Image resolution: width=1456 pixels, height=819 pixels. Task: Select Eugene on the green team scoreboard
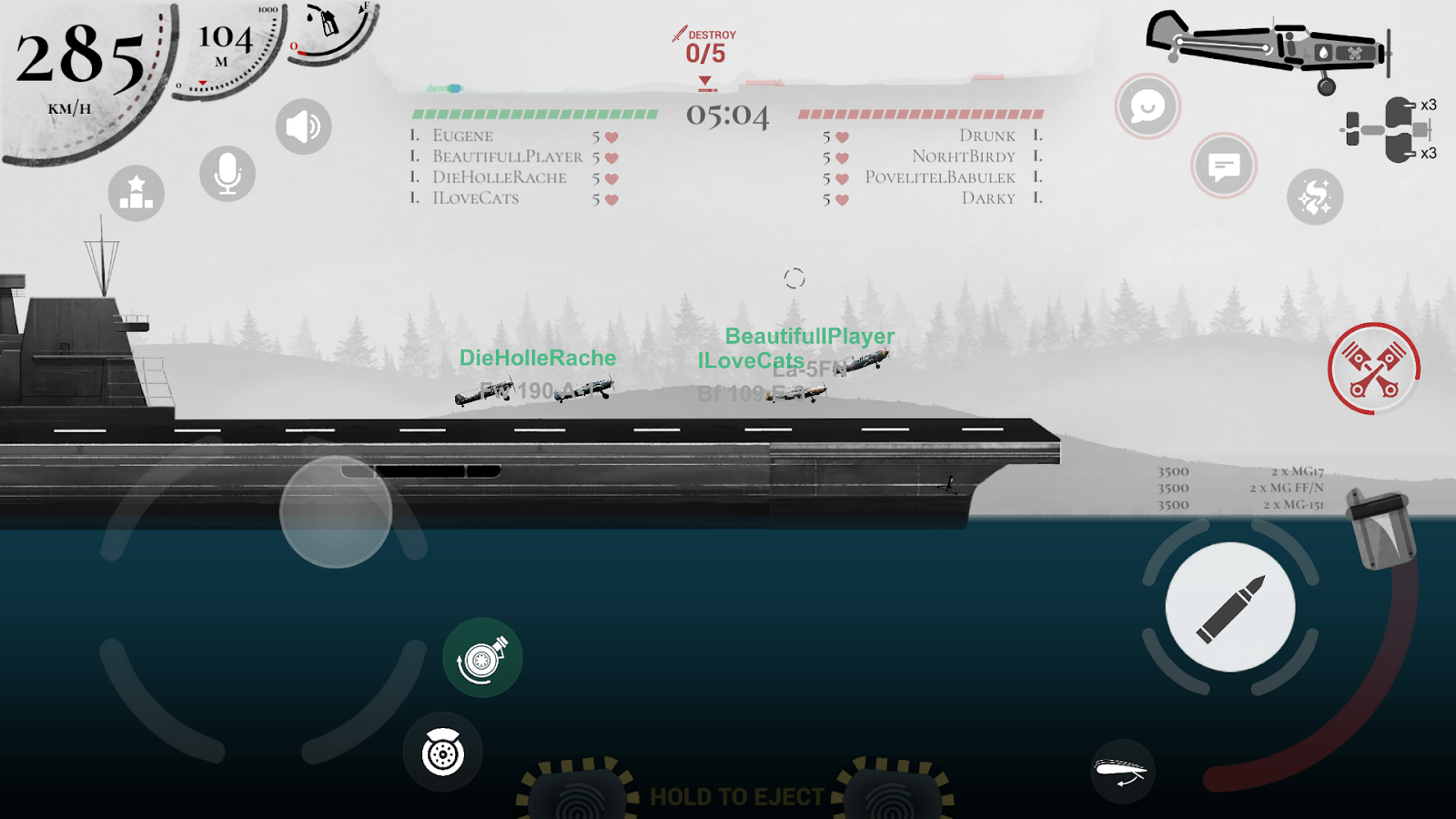point(462,135)
